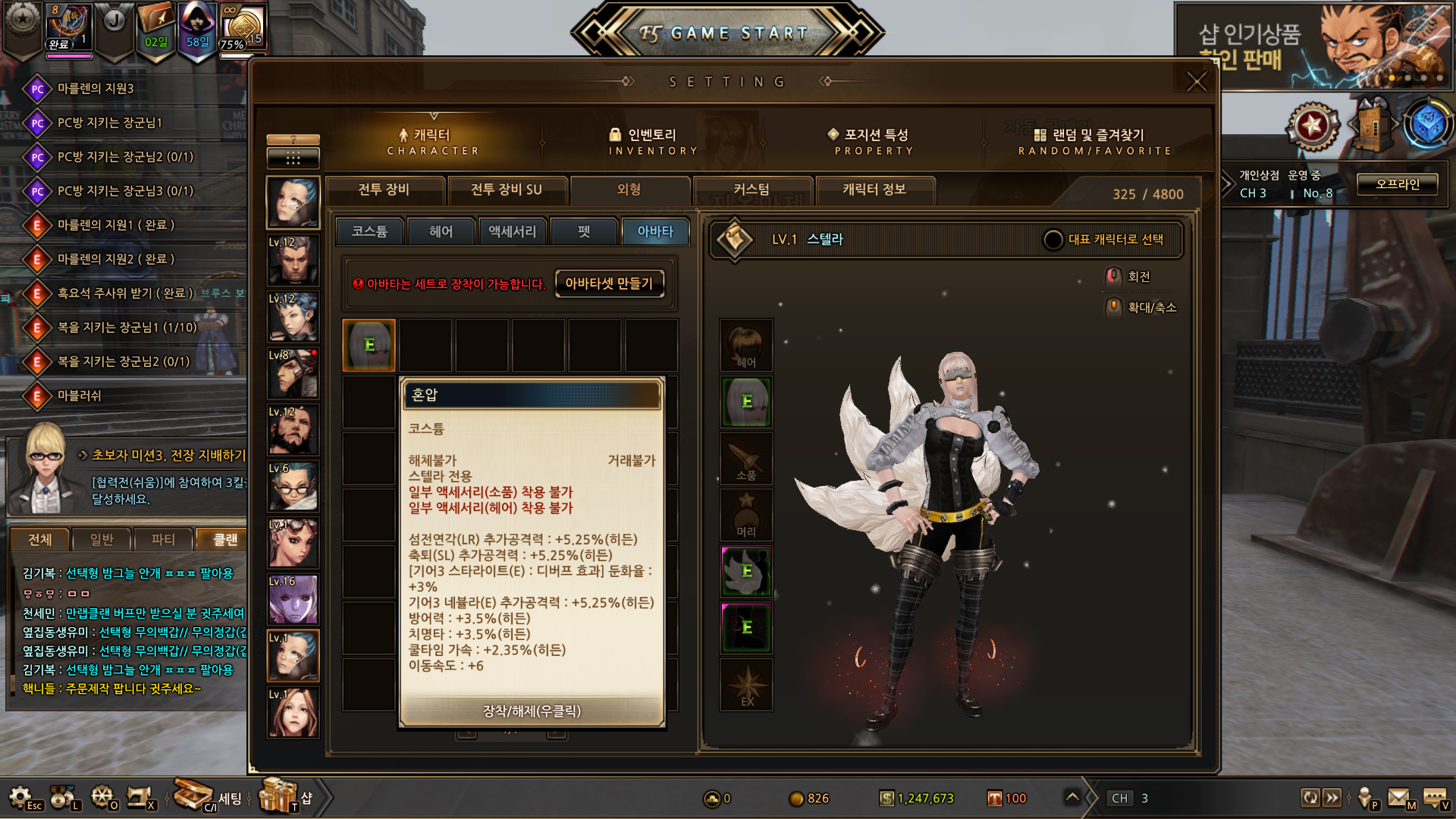Select the 코스튬 category tab

click(x=369, y=231)
